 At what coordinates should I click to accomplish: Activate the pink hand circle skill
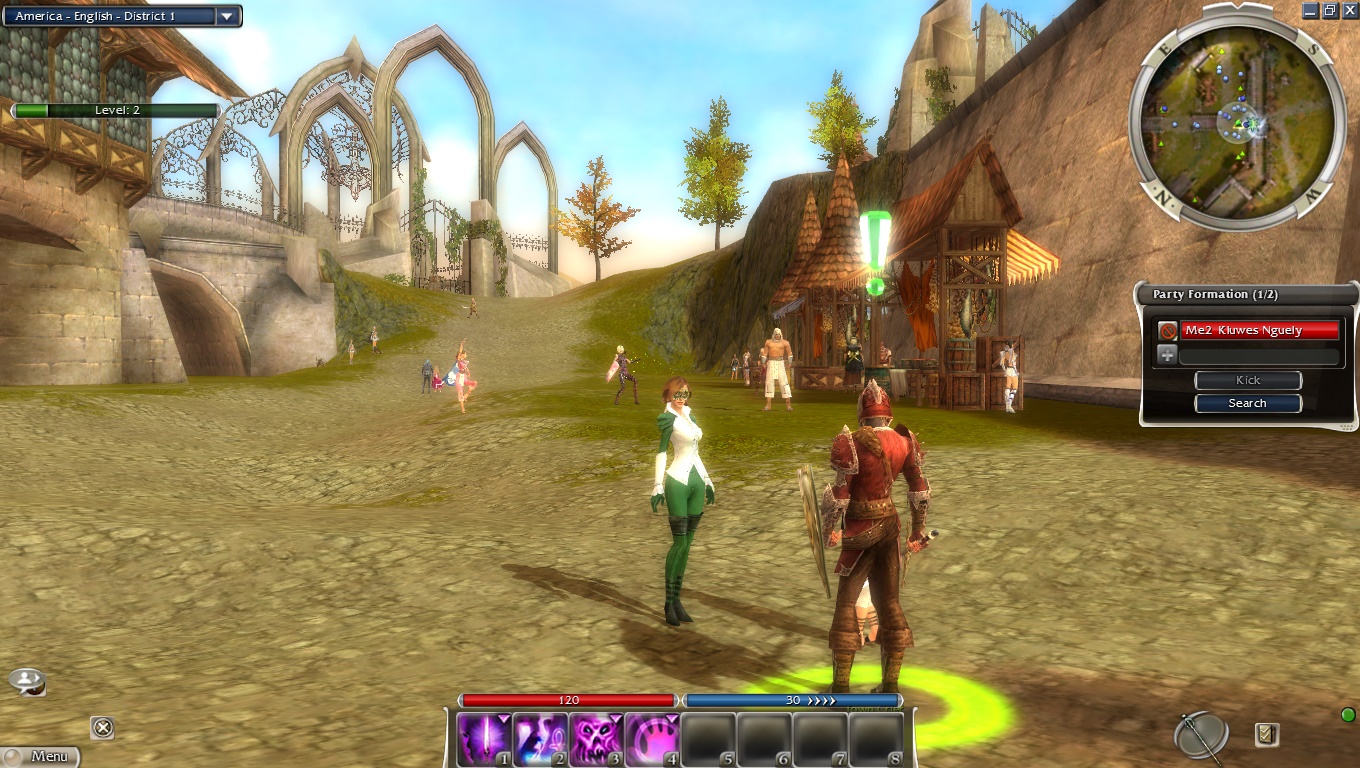pyautogui.click(x=652, y=740)
